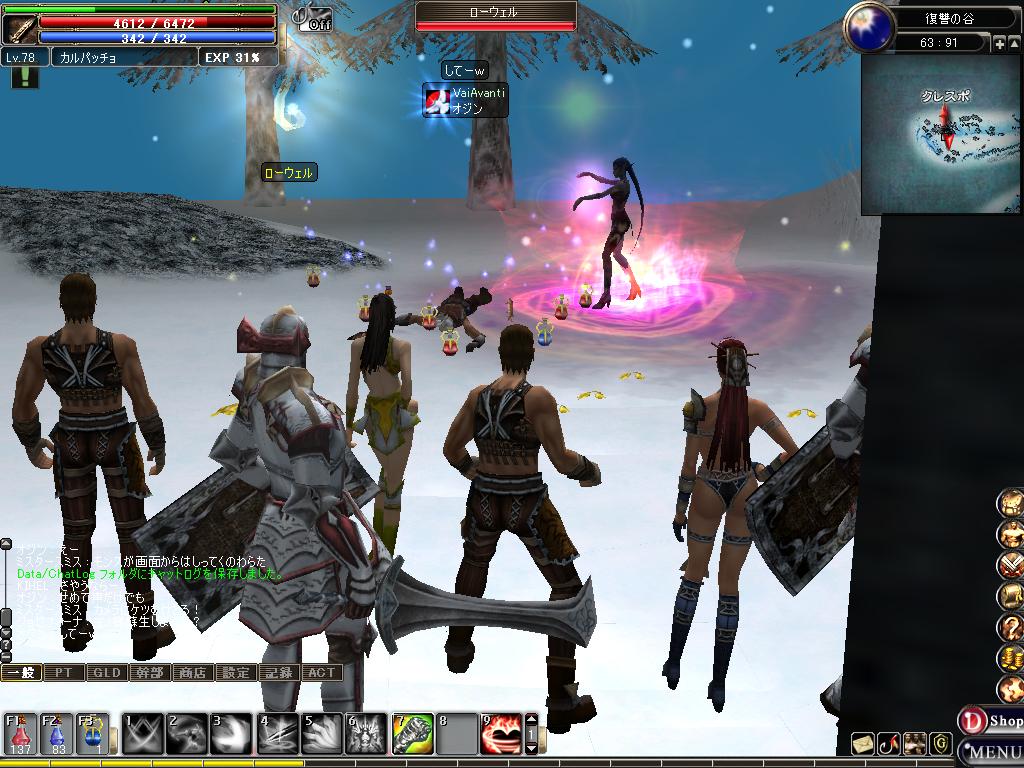Open the GLD guild chat tab

pyautogui.click(x=107, y=673)
